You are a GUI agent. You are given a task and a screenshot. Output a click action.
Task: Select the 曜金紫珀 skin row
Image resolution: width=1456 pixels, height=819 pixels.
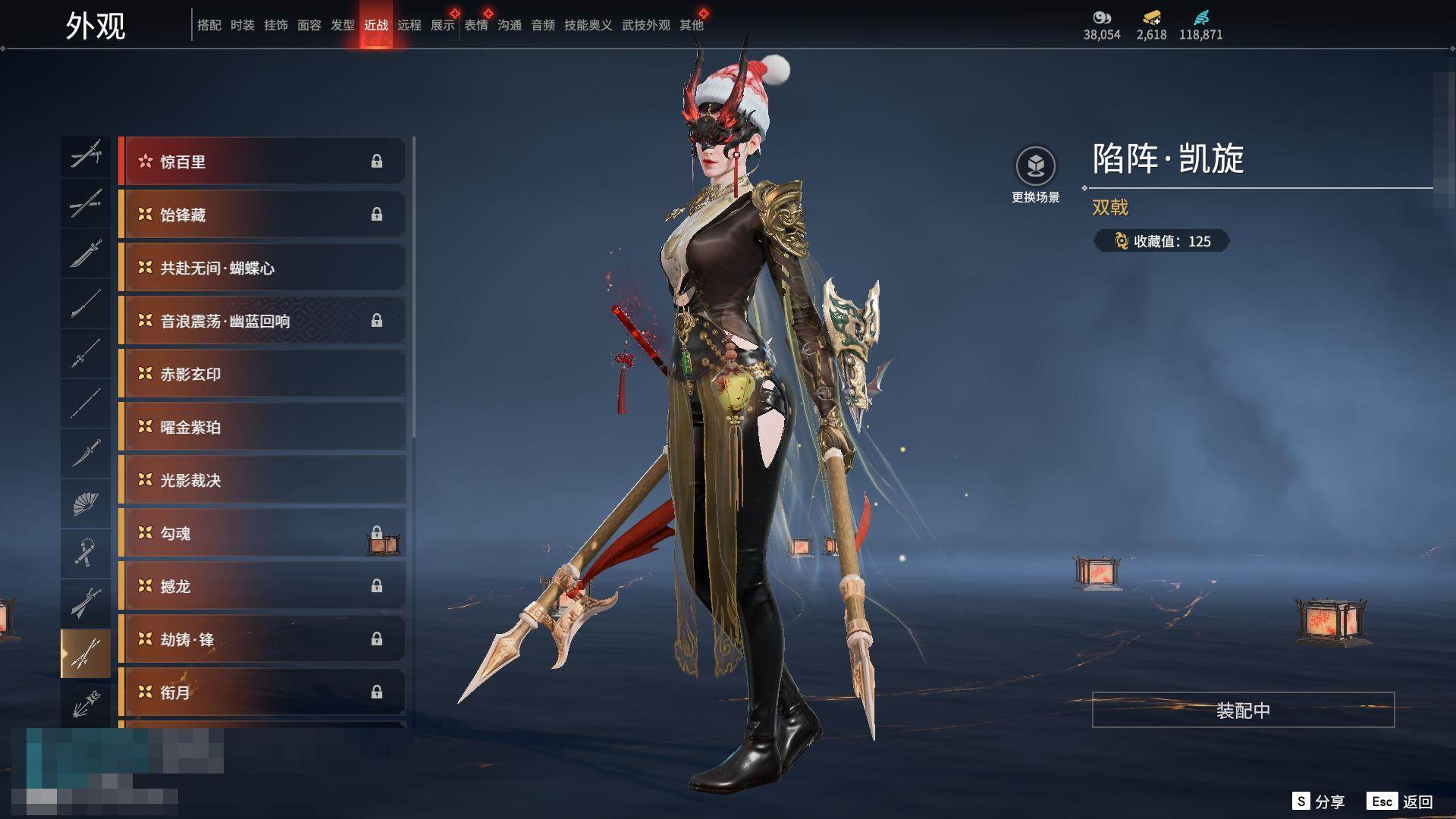(x=262, y=427)
